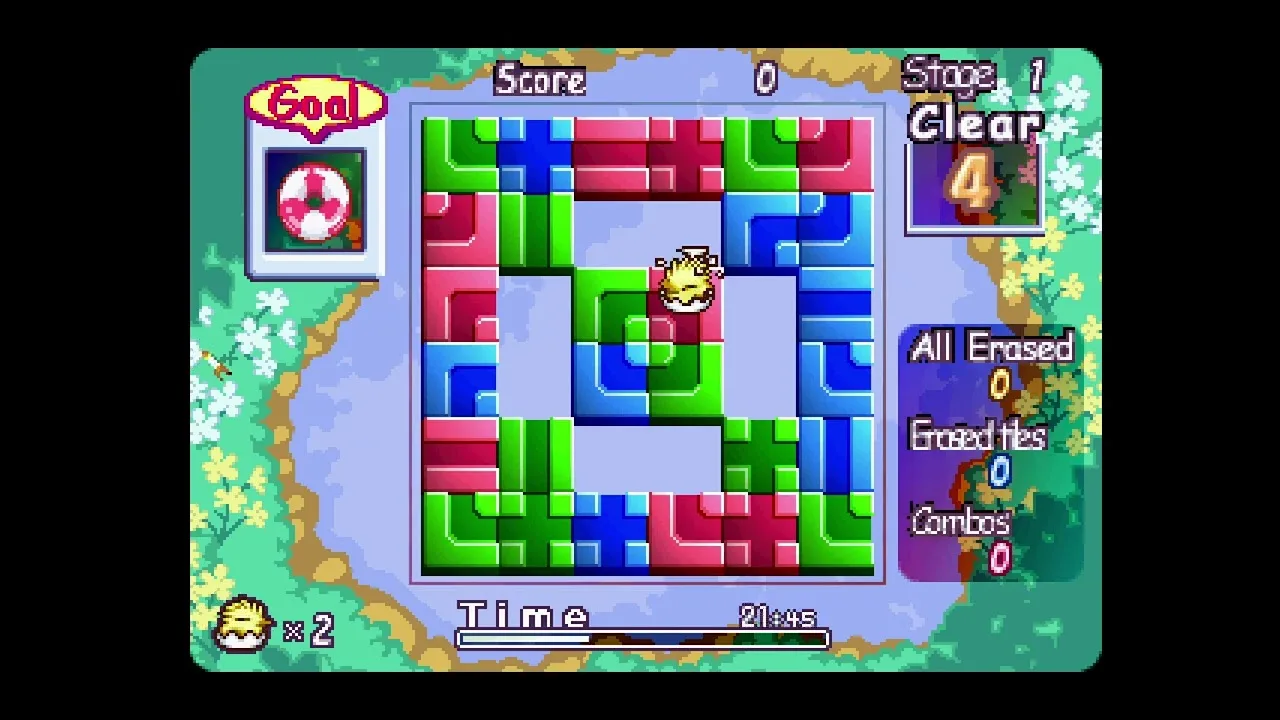Screen dimensions: 1280x720
Task: Pick the dark red cross tile in top row
Action: tap(685, 155)
